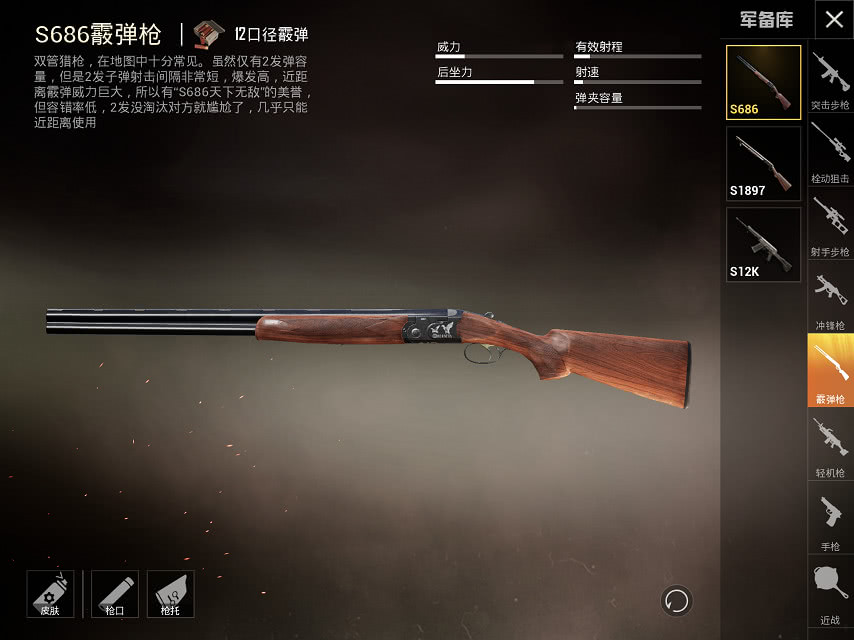Viewport: 854px width, 640px height.
Task: Select the S686 shotgun thumbnail
Action: [763, 82]
